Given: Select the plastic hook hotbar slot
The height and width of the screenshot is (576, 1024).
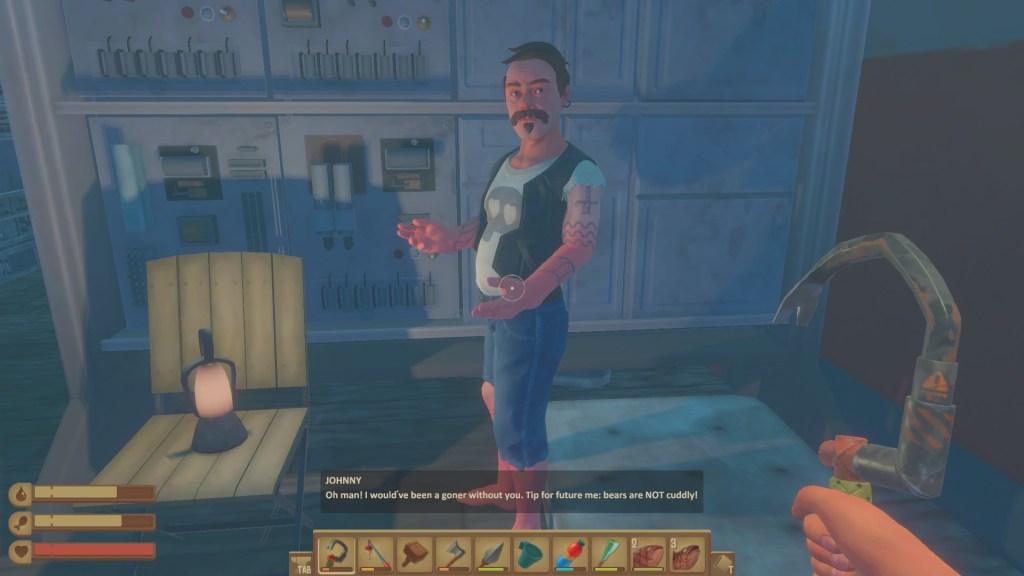Looking at the screenshot, I should coord(337,553).
